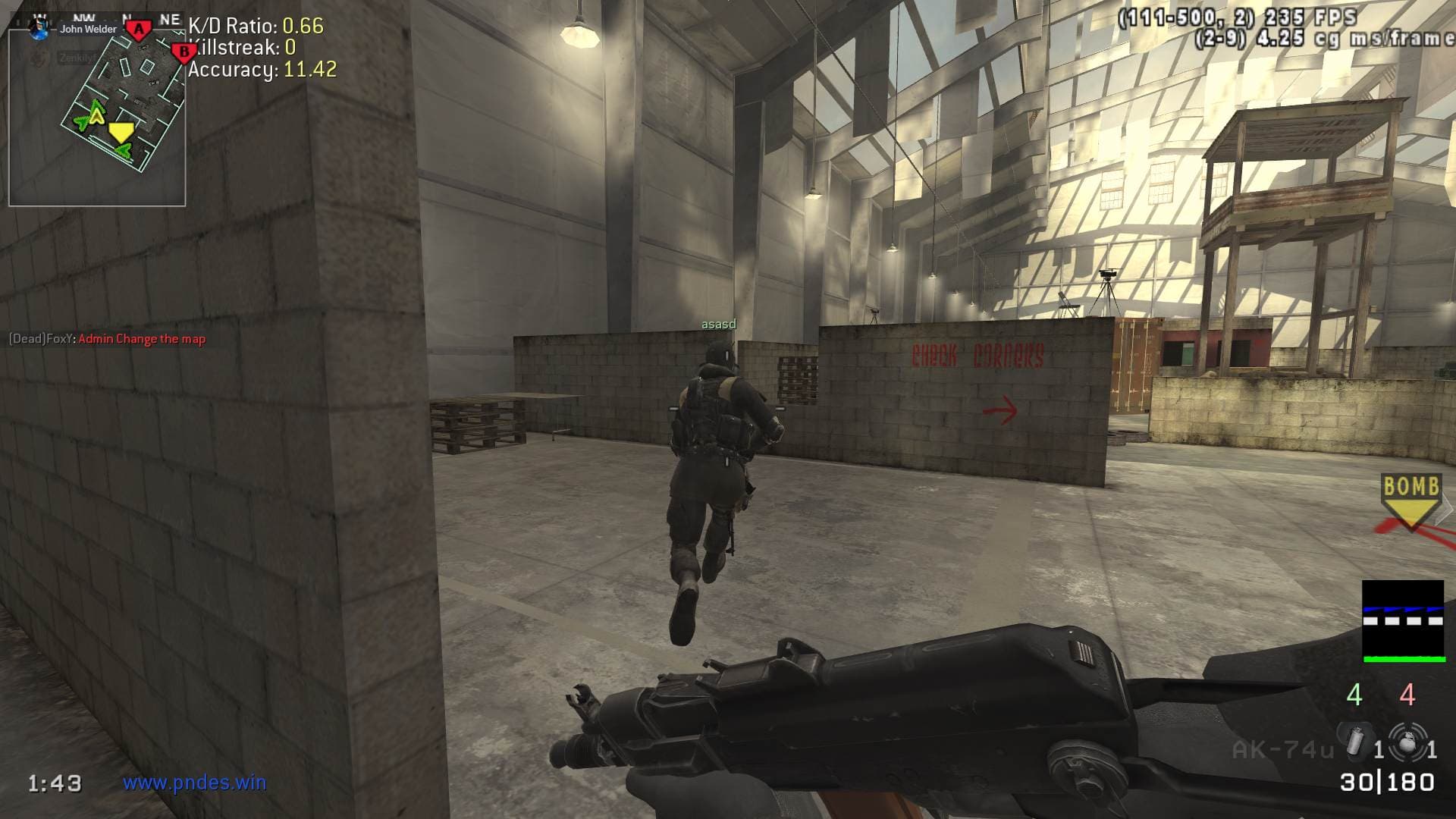Click the team score graph box
The image size is (1456, 819).
tap(1402, 621)
